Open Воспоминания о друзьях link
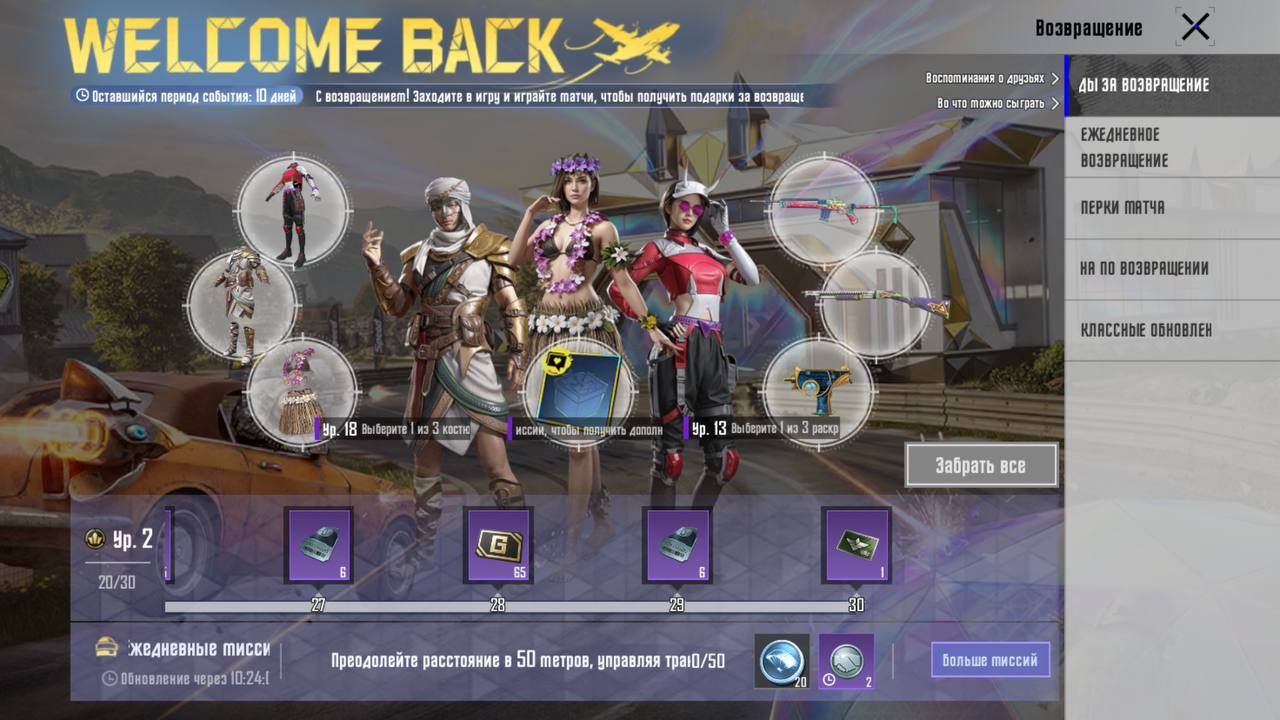Viewport: 1280px width, 720px height. click(991, 78)
